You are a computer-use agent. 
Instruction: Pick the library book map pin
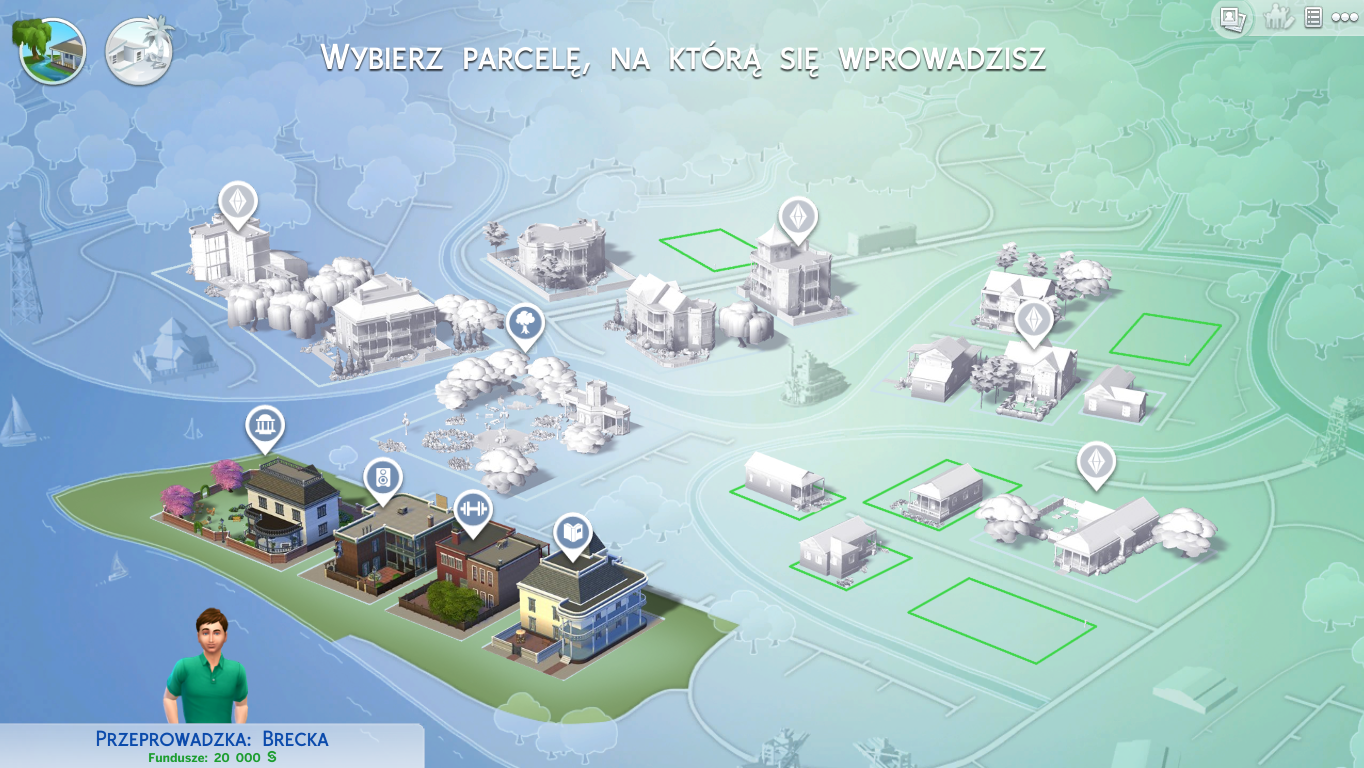coord(572,533)
